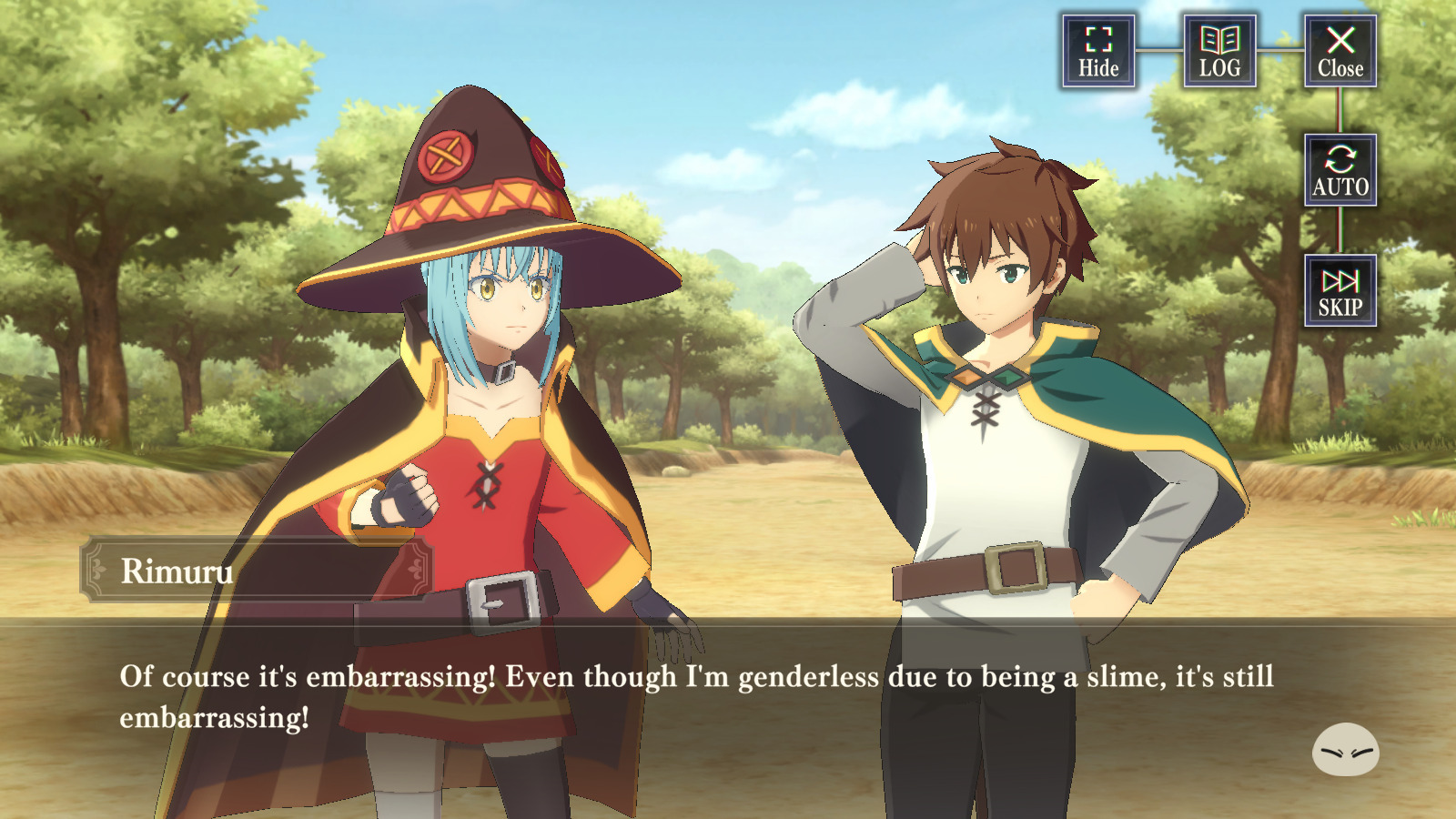Skip the cutscene with SKIP

[1340, 291]
